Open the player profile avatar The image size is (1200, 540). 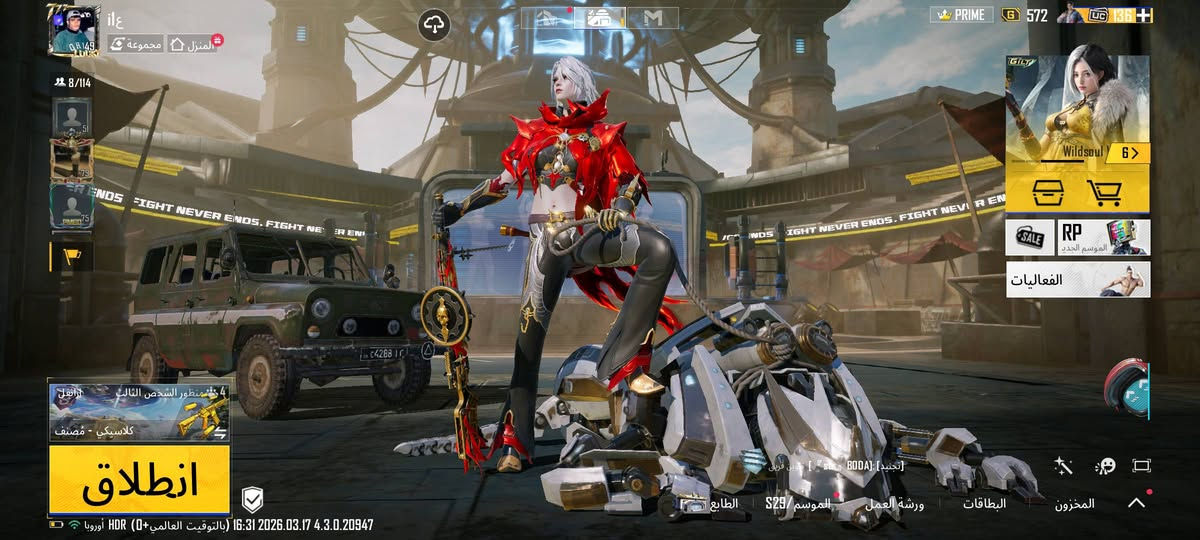pyautogui.click(x=74, y=30)
